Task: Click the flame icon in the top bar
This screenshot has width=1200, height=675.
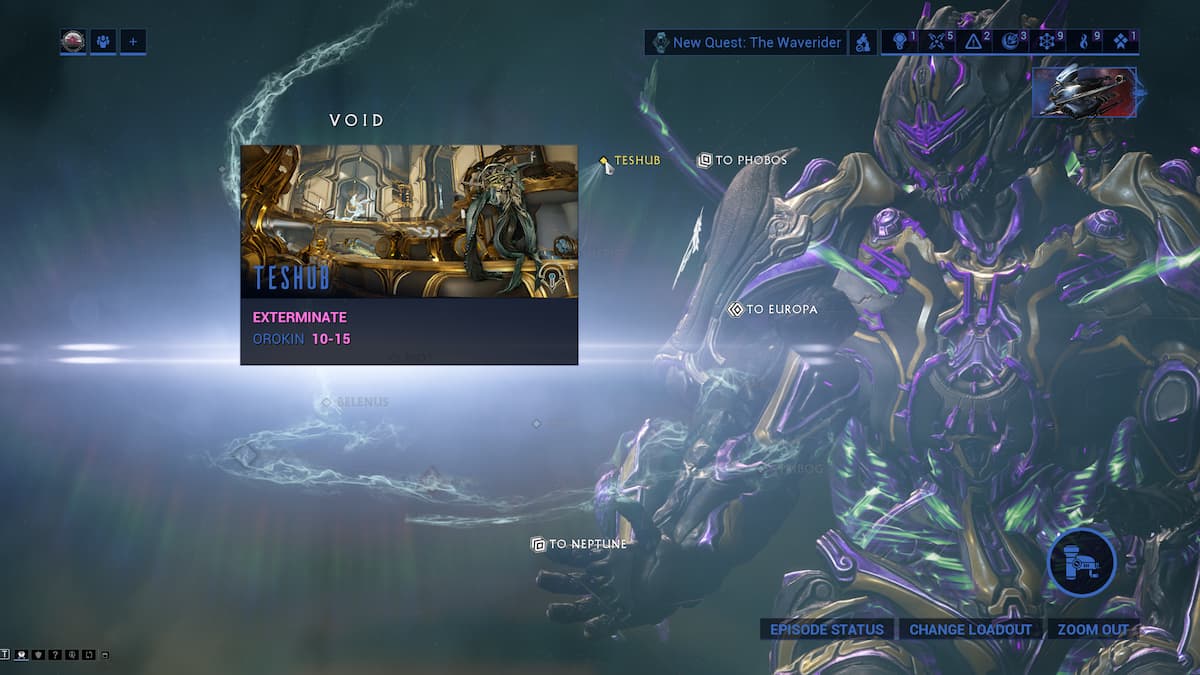Action: 1084,42
